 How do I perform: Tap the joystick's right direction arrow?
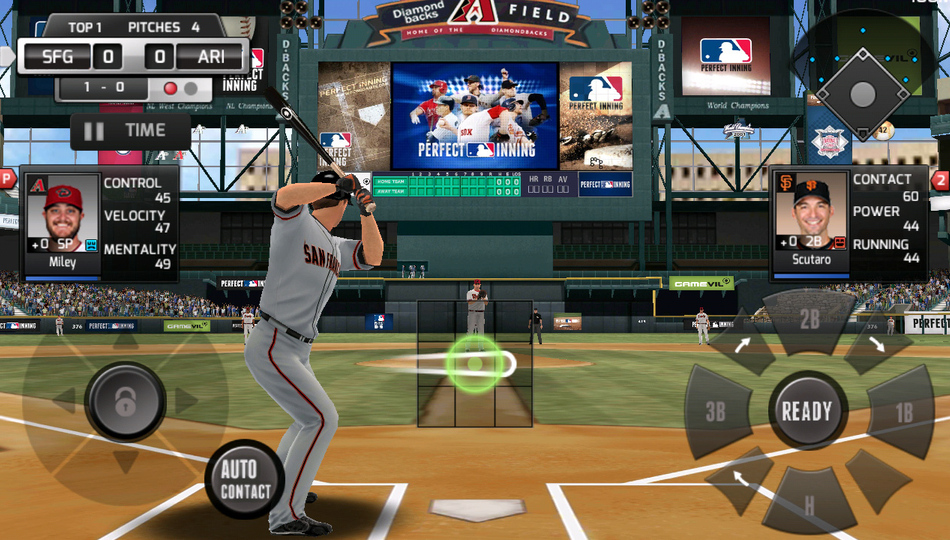[x=187, y=402]
